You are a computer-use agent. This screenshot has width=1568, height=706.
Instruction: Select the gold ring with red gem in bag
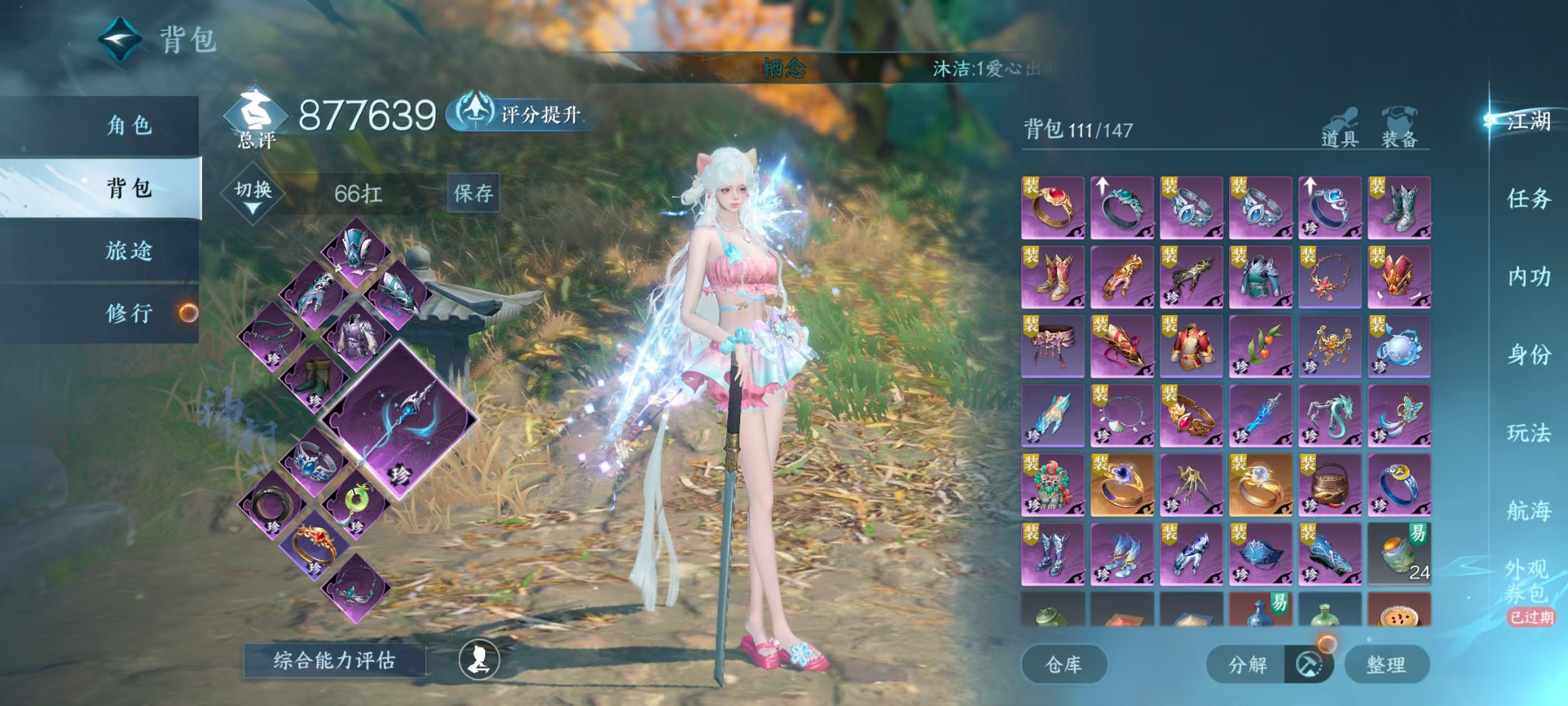[x=1052, y=207]
